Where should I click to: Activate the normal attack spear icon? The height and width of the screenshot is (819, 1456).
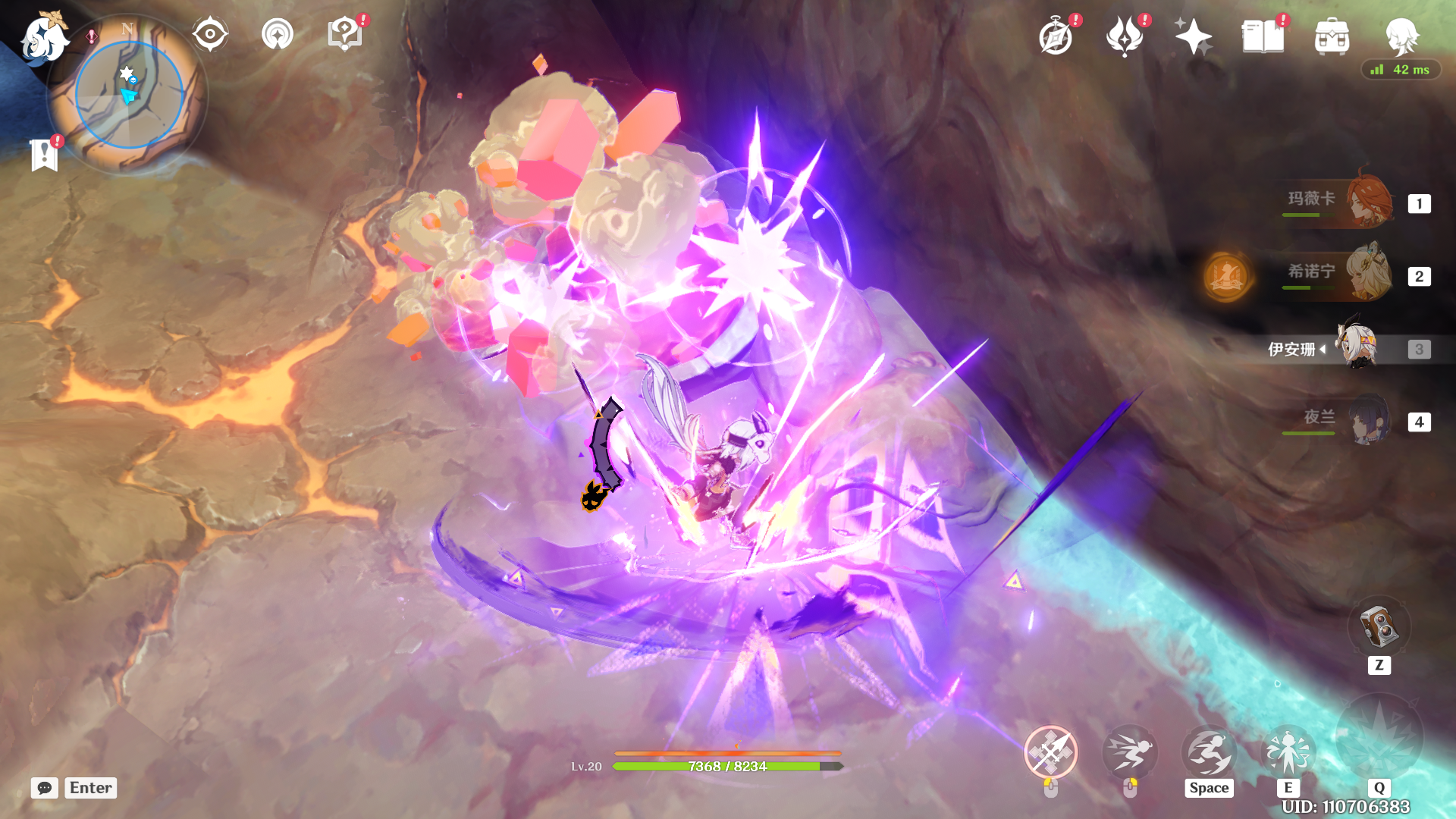click(x=1050, y=752)
